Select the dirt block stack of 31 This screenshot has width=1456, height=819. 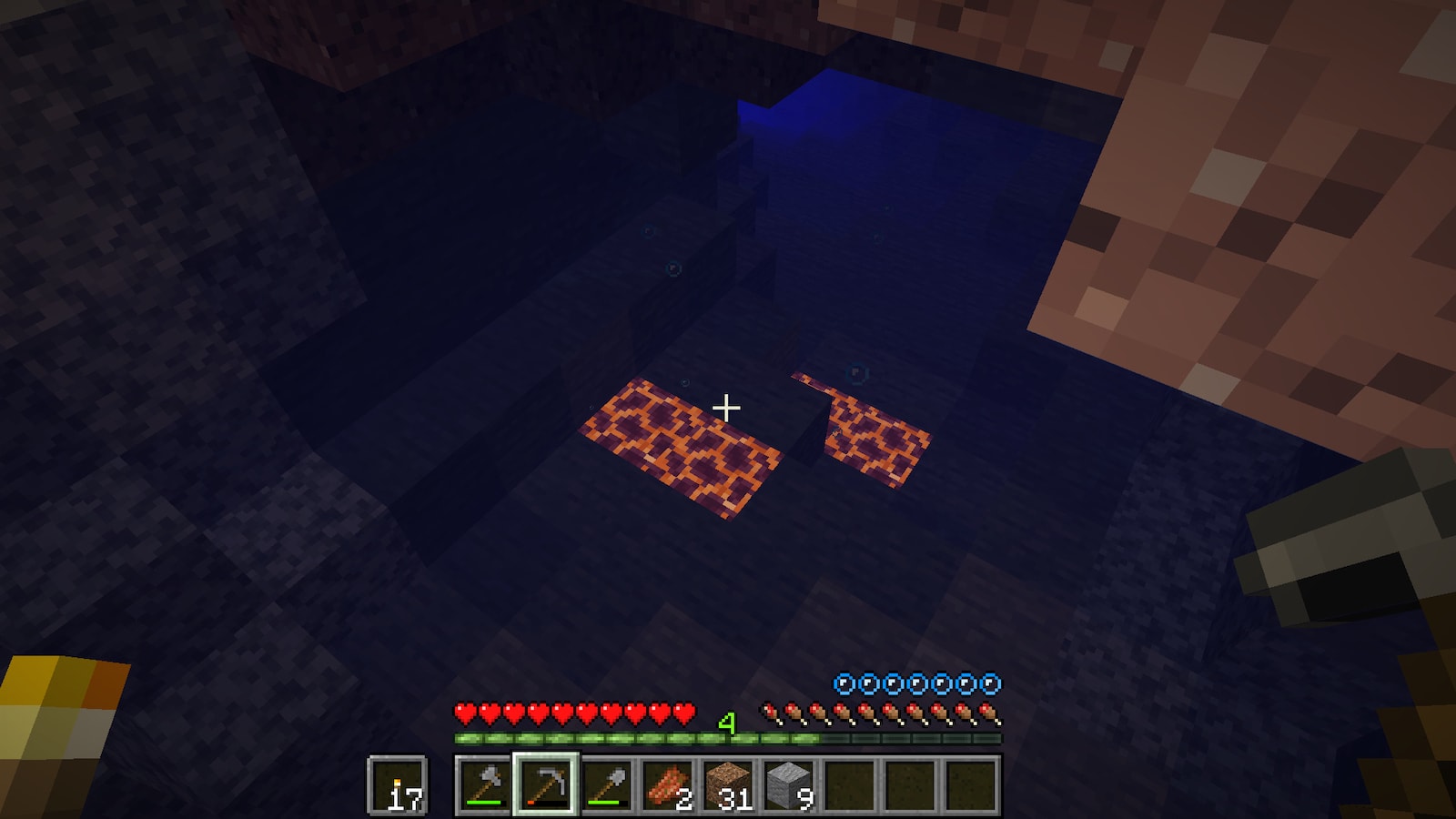pyautogui.click(x=729, y=784)
